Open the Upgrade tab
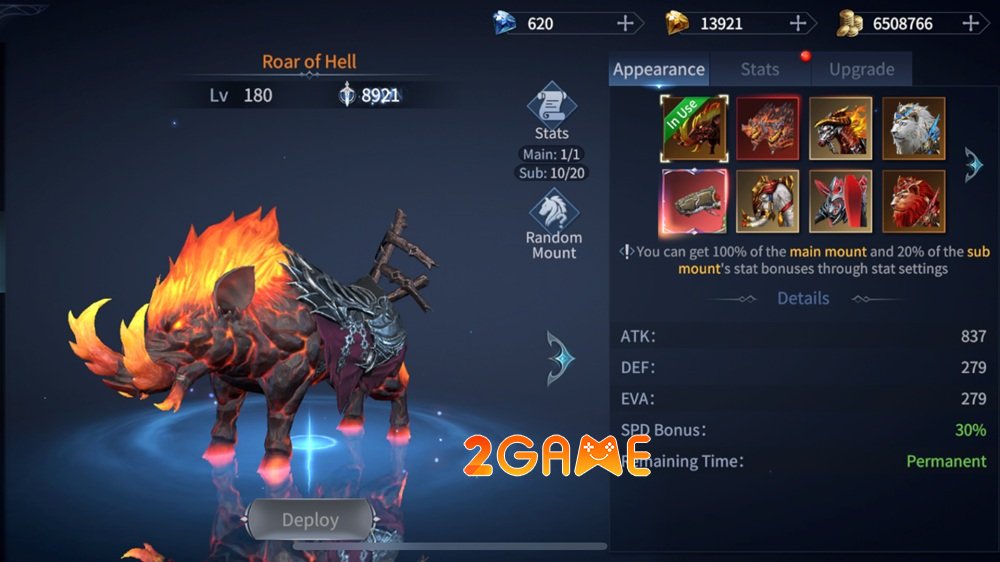Screen dimensions: 1000x562 [x=861, y=69]
